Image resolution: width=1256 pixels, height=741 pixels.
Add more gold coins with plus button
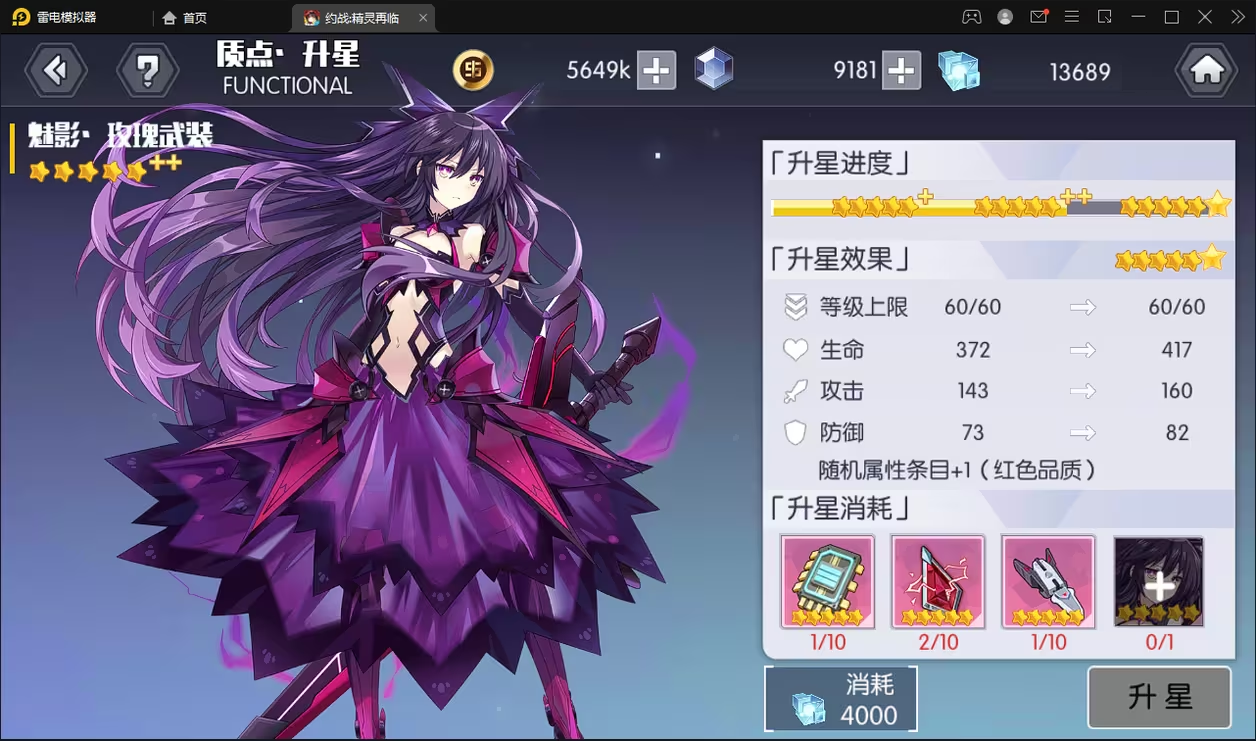click(656, 70)
